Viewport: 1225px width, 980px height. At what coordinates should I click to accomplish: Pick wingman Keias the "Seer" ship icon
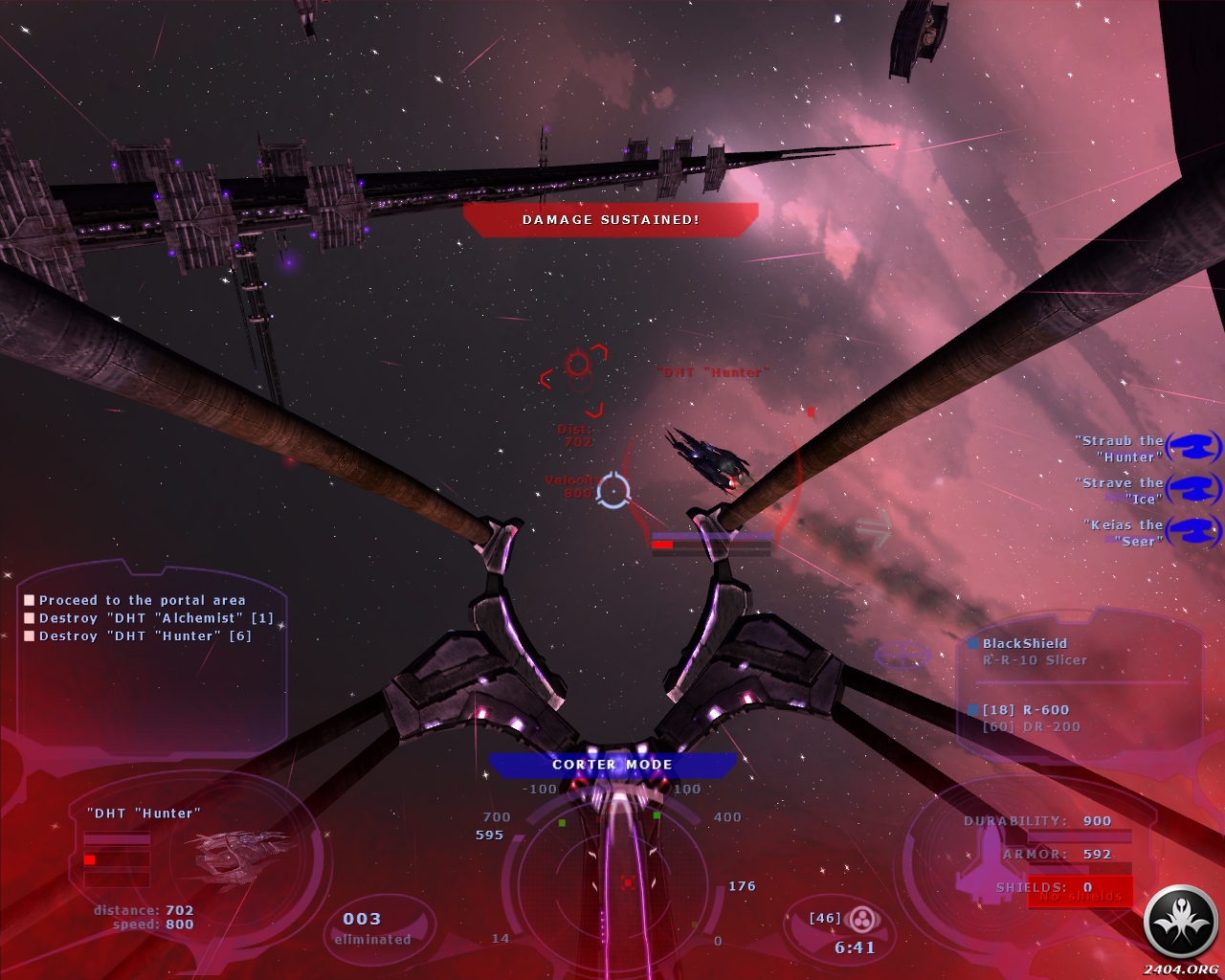[x=1193, y=530]
